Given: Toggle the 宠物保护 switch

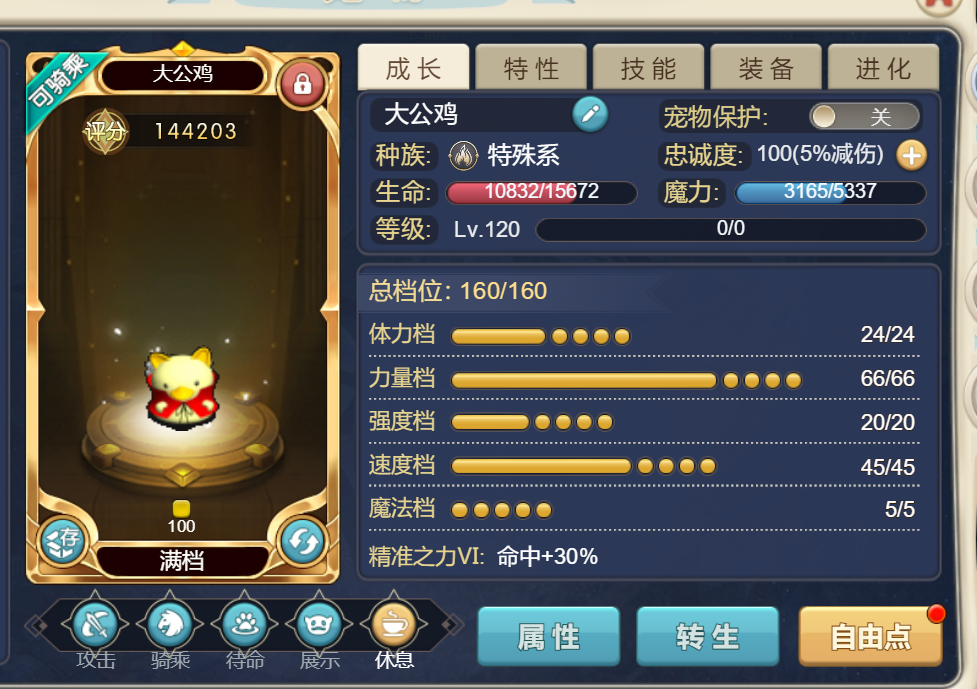Looking at the screenshot, I should [864, 116].
